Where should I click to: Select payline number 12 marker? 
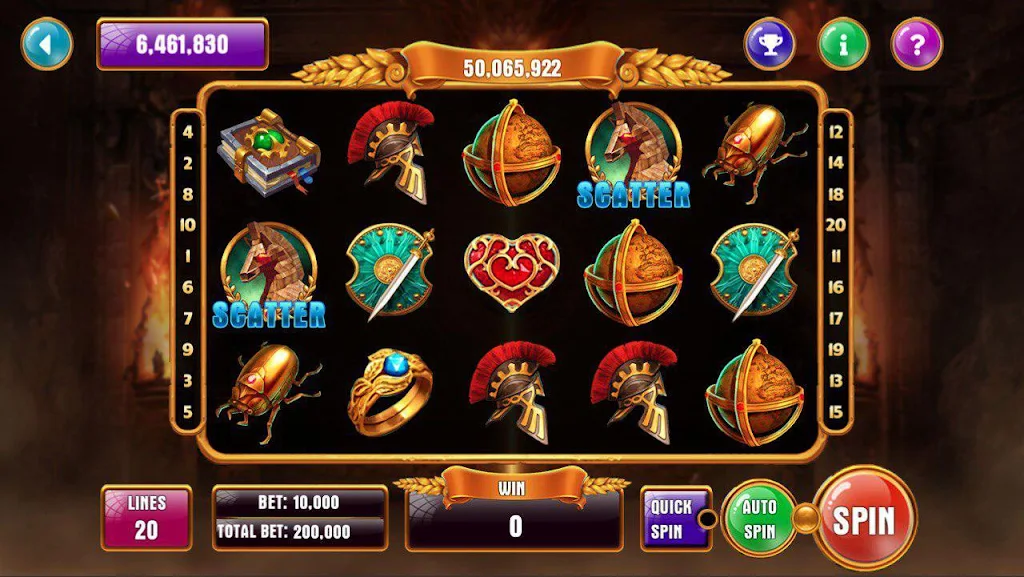tap(836, 131)
